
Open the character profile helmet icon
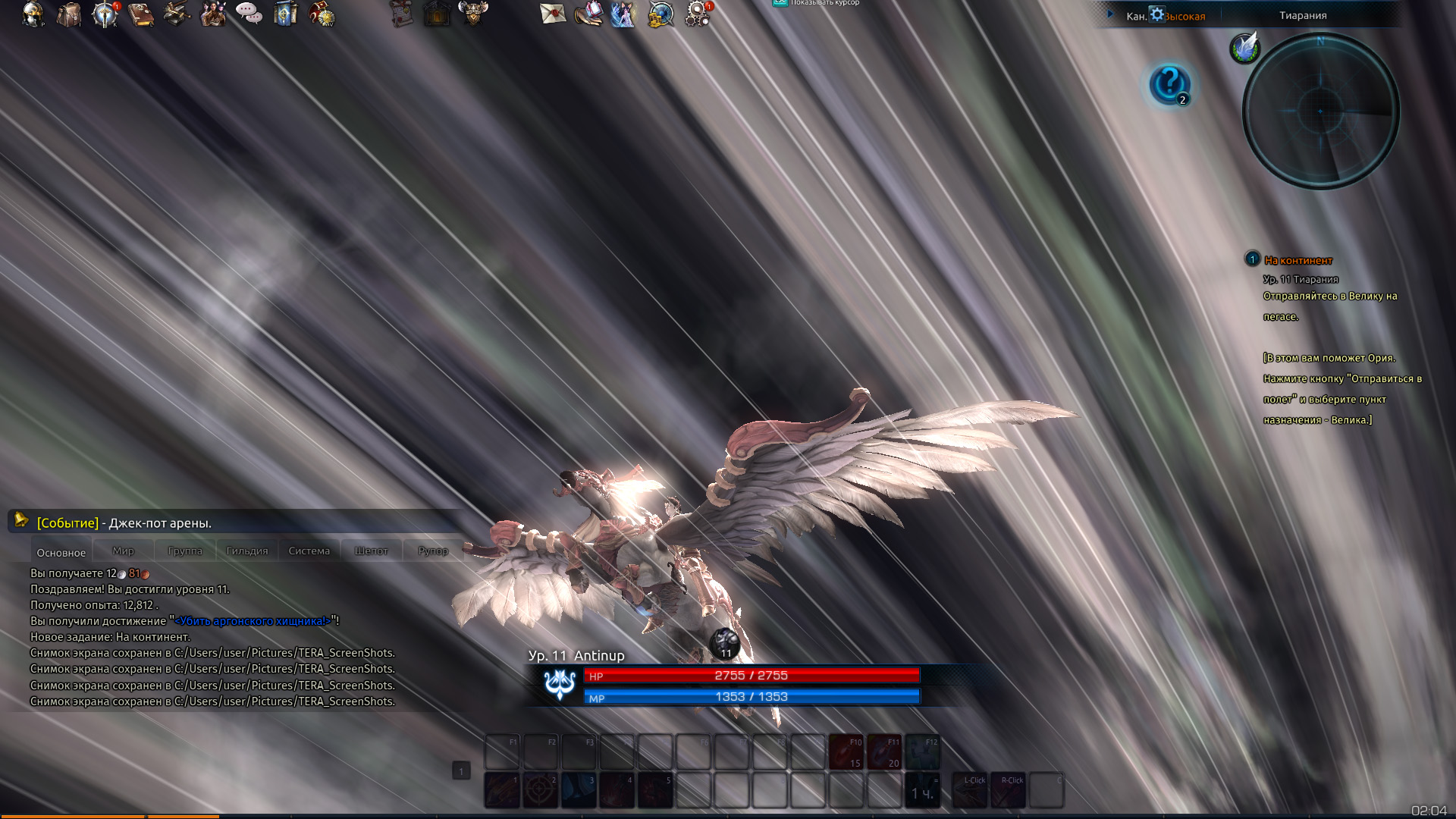[x=33, y=14]
